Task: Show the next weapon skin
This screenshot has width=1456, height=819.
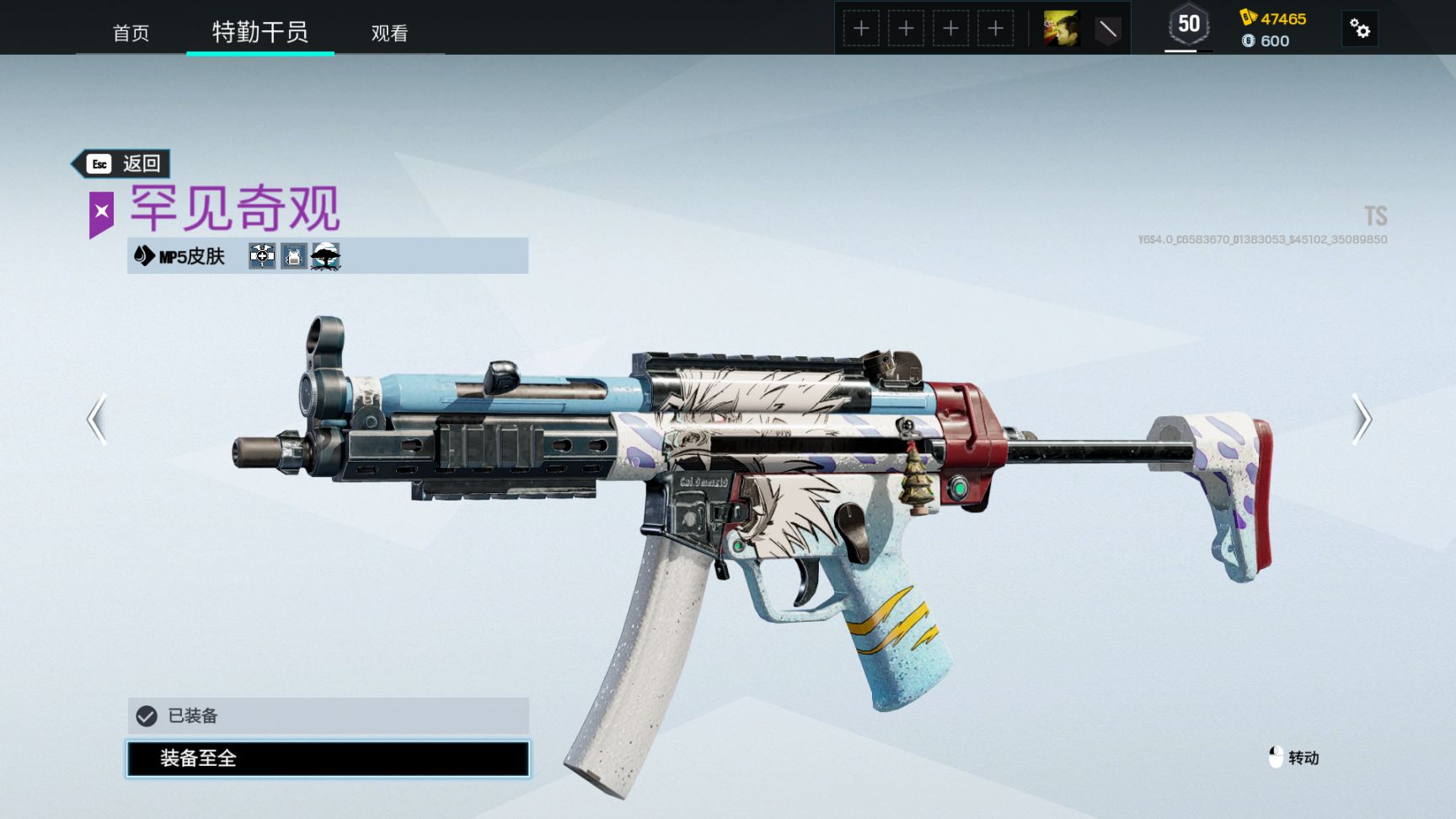Action: coord(1362,419)
